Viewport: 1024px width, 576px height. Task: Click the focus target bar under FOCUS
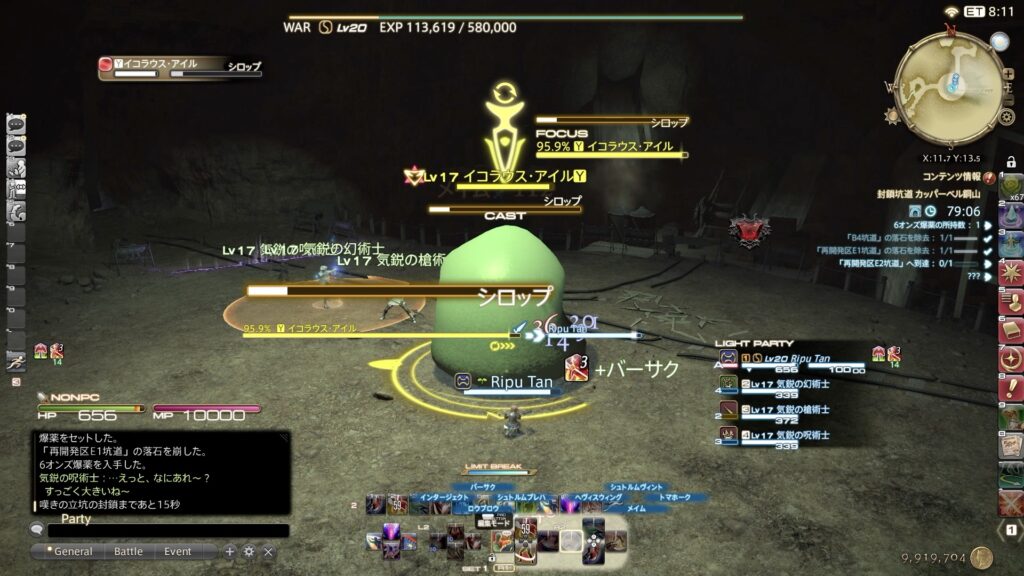click(611, 154)
